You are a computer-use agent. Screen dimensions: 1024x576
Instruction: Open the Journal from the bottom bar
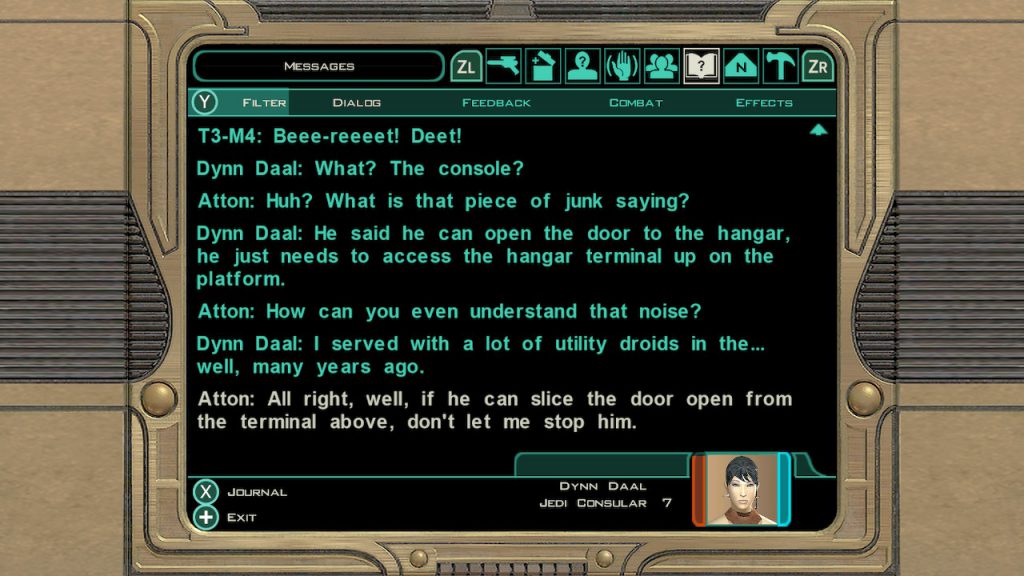(x=206, y=492)
